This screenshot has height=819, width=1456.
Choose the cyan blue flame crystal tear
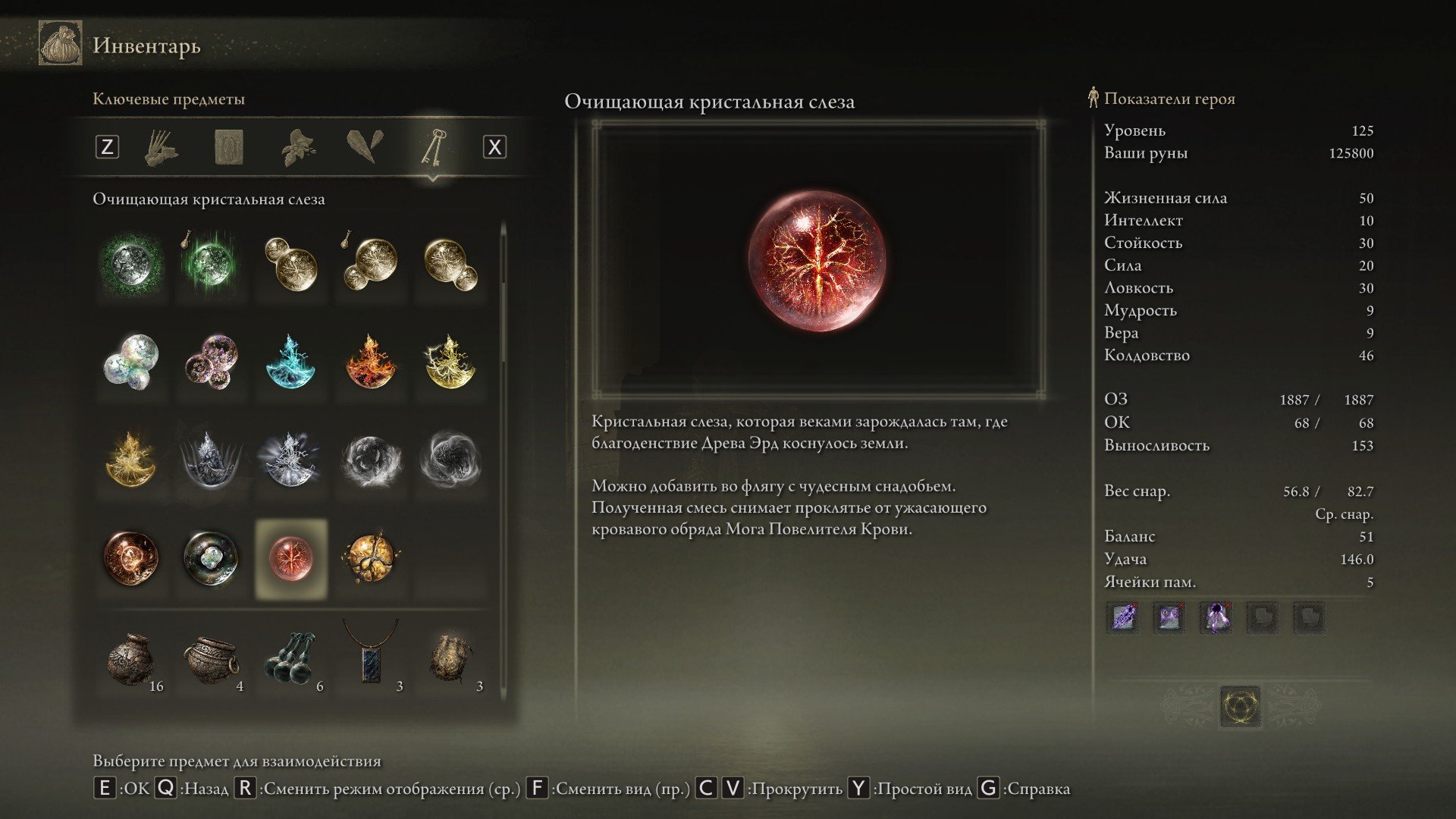point(291,362)
